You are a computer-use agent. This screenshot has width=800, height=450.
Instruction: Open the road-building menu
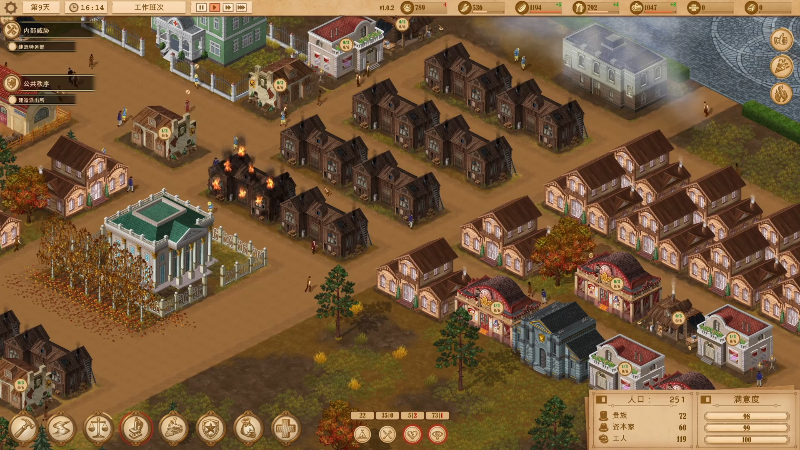click(60, 429)
